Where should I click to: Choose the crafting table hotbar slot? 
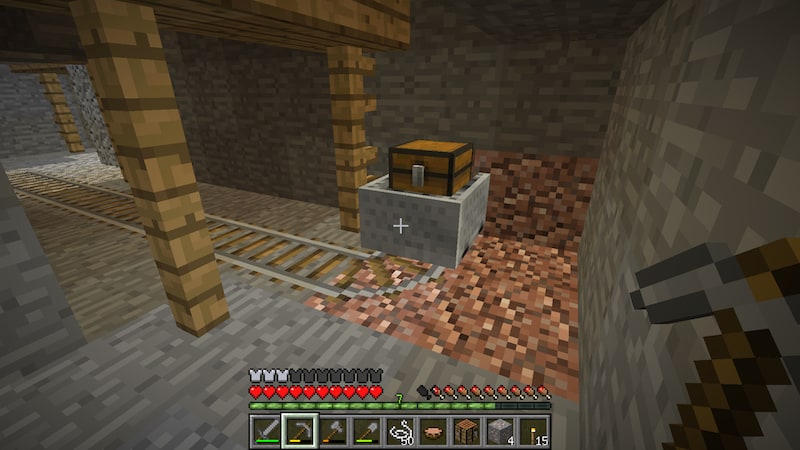click(x=467, y=430)
